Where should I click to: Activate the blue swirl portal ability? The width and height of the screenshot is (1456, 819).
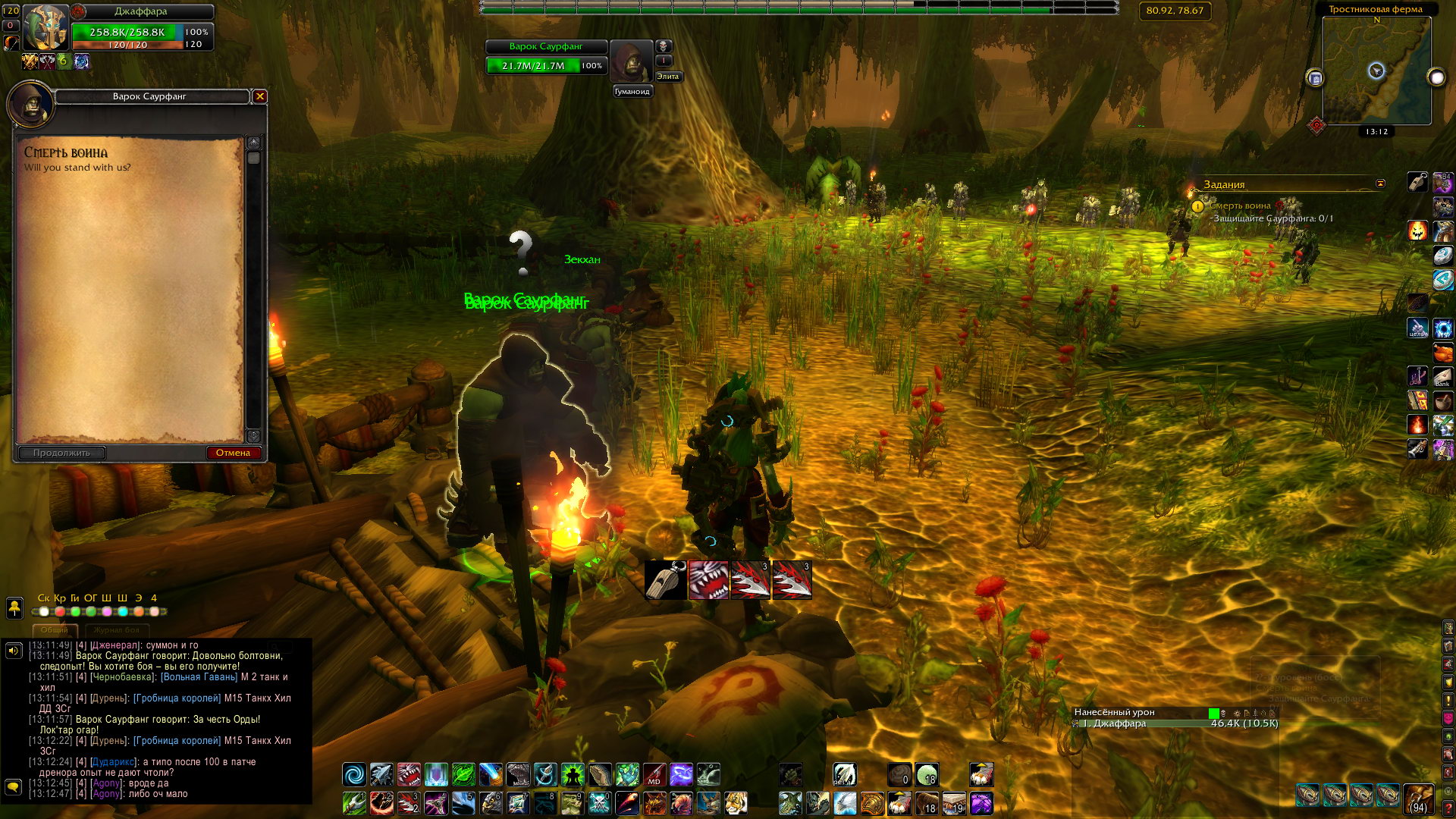[354, 774]
